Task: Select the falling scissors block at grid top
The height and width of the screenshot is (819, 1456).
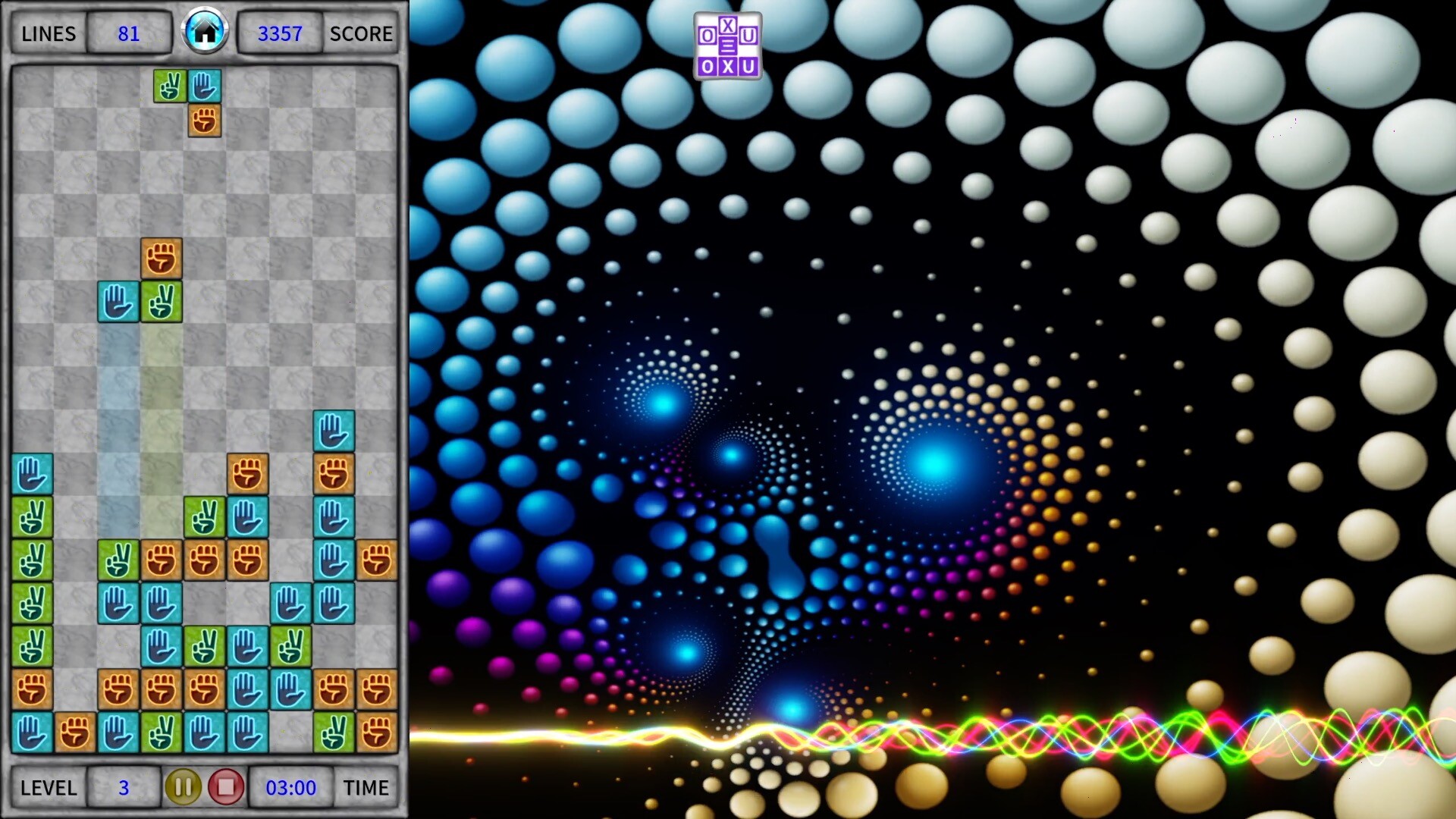Action: pyautogui.click(x=171, y=86)
